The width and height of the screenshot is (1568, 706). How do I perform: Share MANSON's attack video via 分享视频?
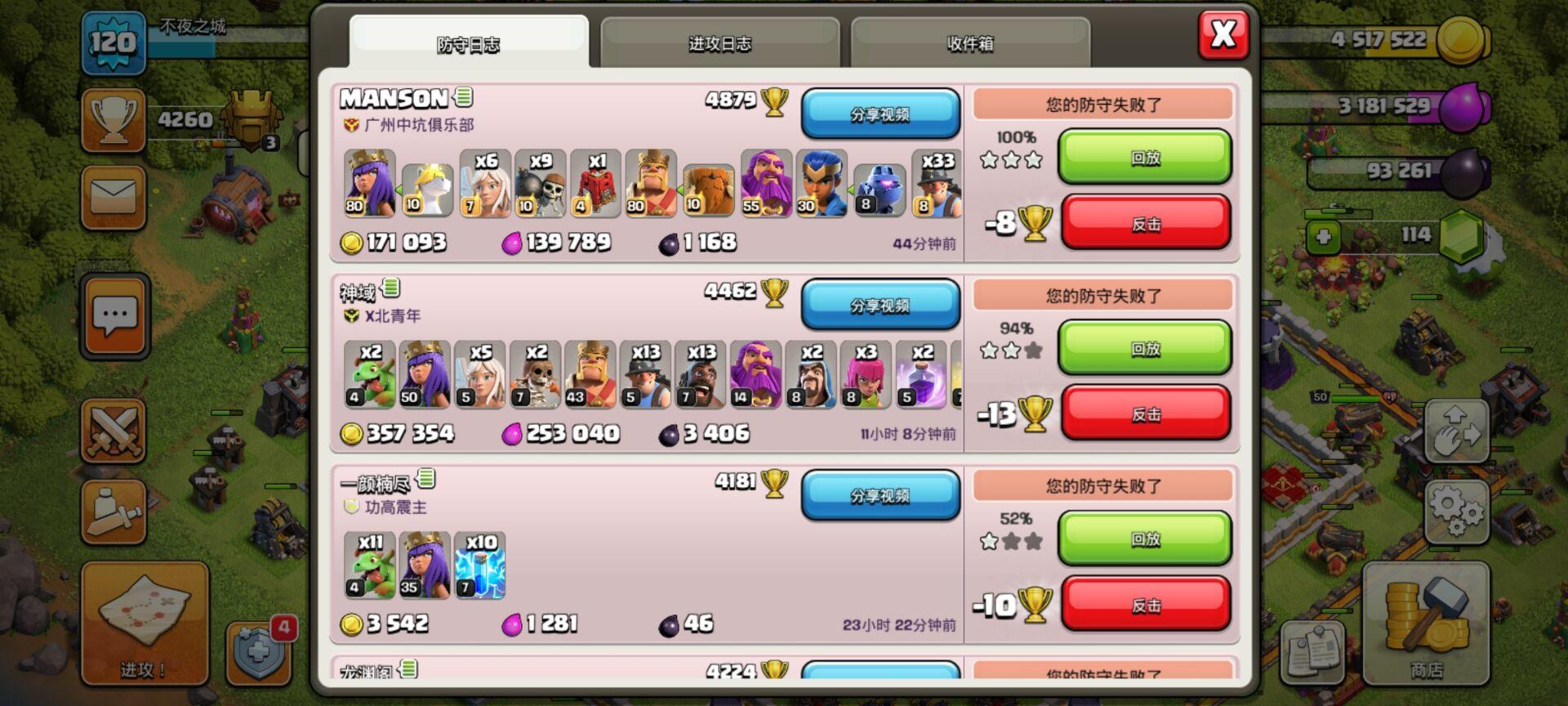coord(880,113)
